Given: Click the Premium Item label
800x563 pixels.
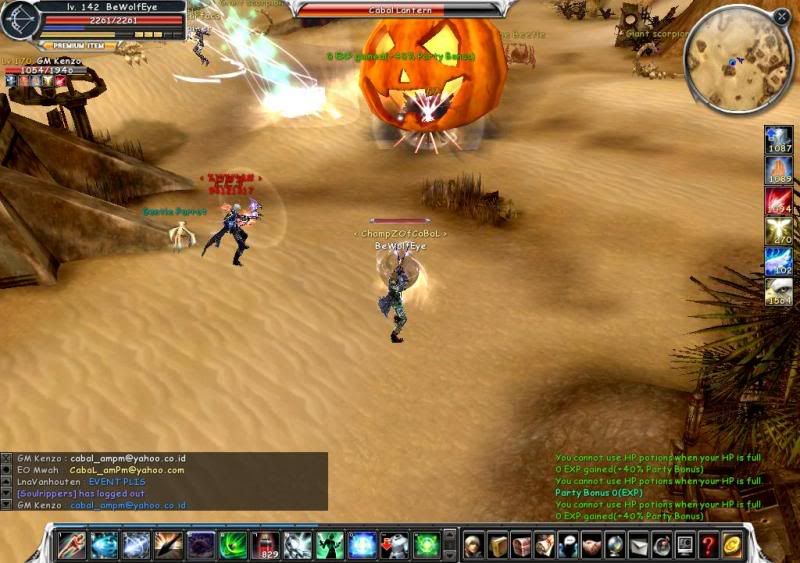Looking at the screenshot, I should pos(75,45).
